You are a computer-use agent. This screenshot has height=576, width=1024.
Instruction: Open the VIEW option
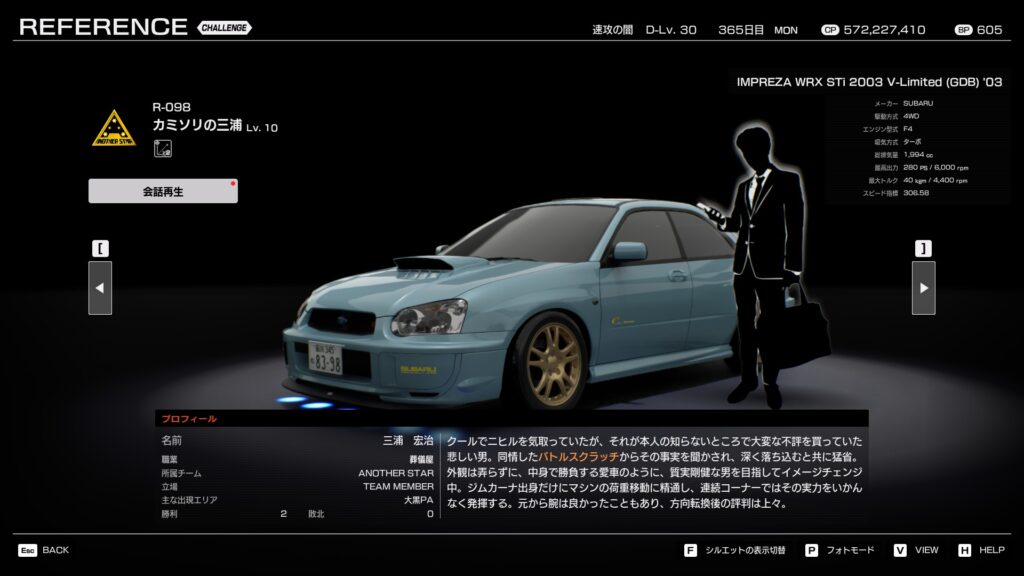tap(916, 550)
